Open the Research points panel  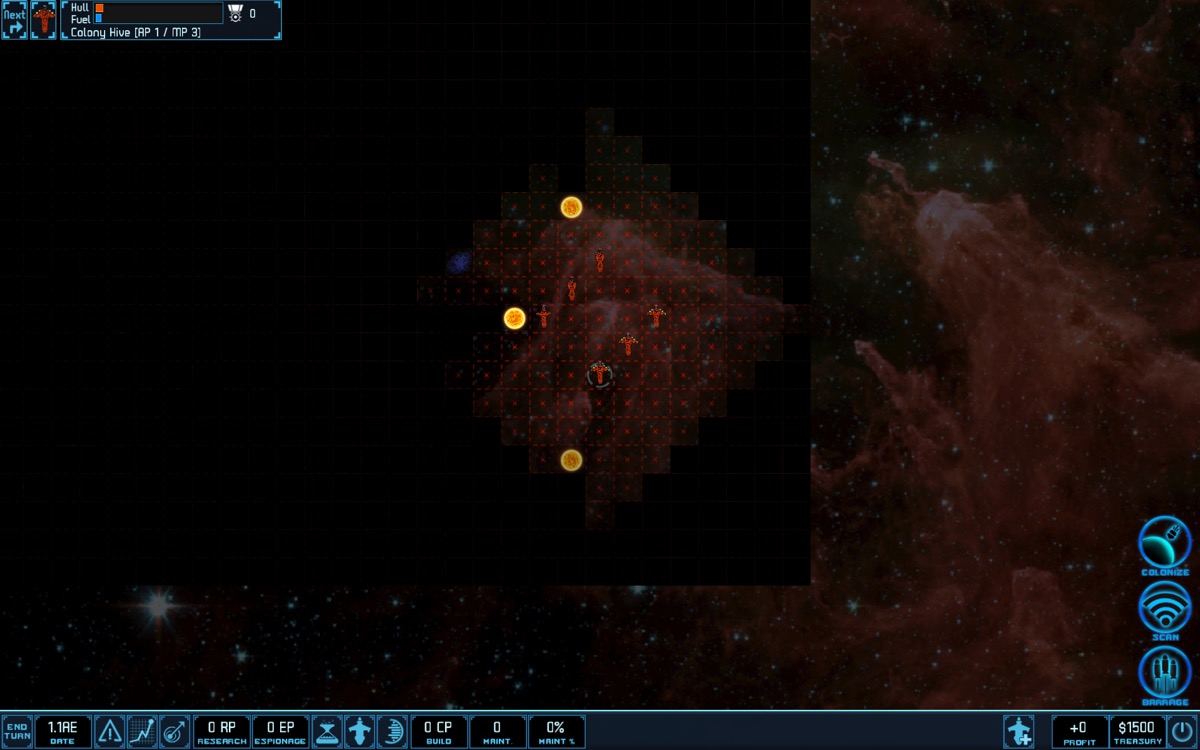coord(221,732)
